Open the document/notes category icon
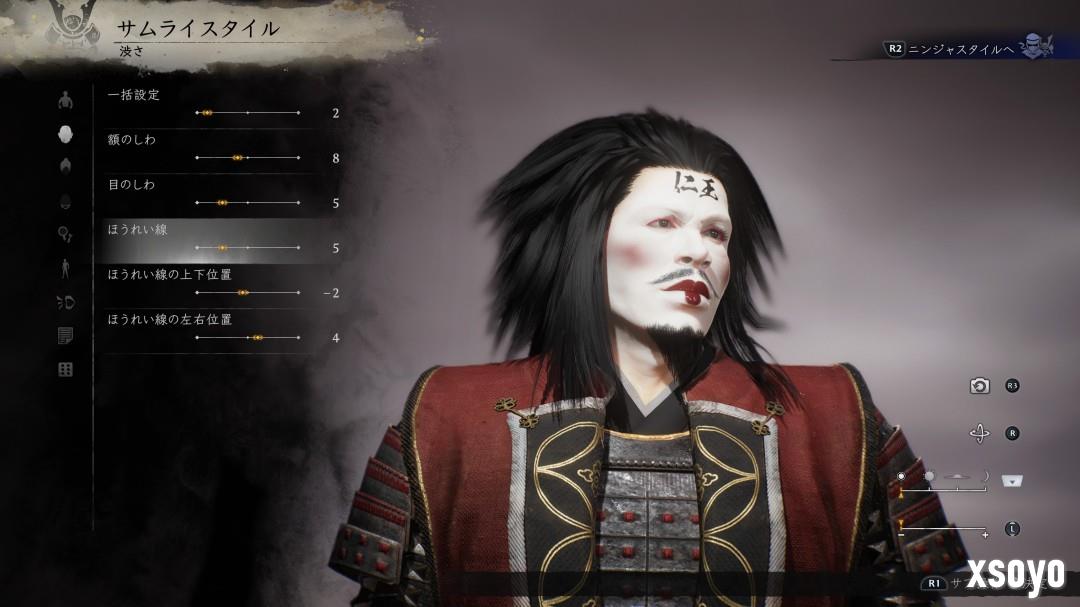This screenshot has height=607, width=1080. pos(66,336)
